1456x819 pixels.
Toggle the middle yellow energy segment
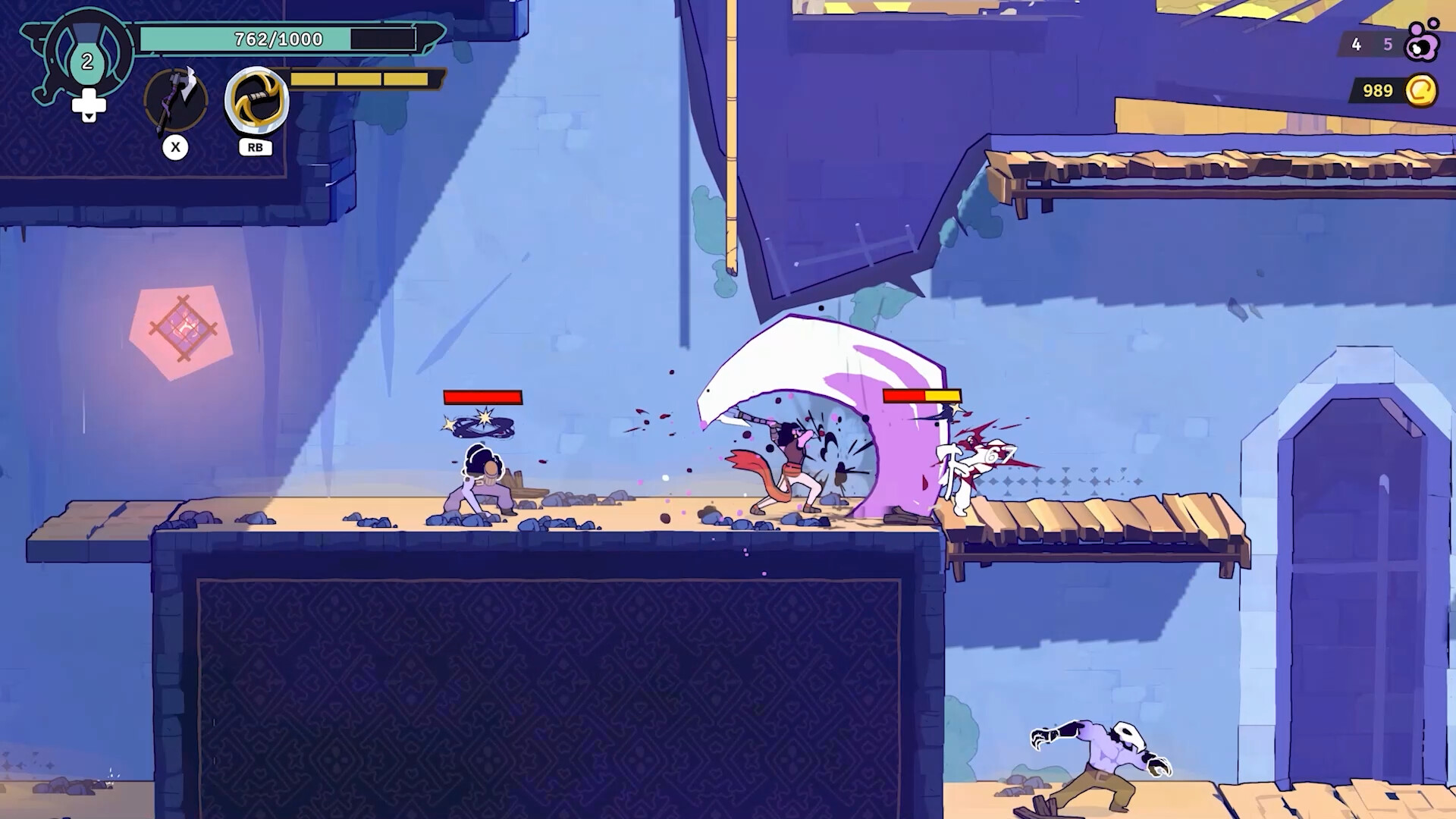click(360, 78)
